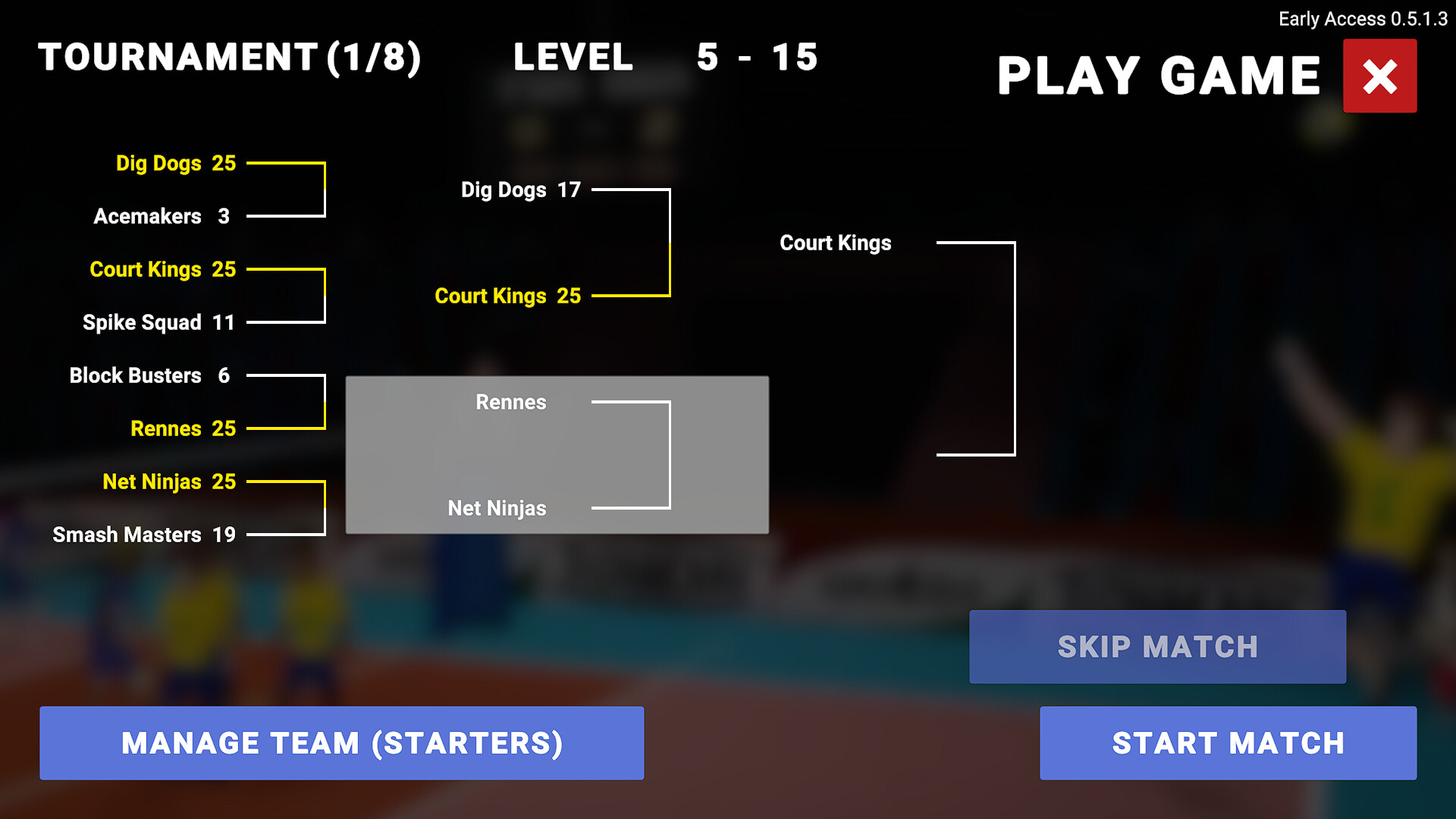Select Acemakers team name

[149, 216]
